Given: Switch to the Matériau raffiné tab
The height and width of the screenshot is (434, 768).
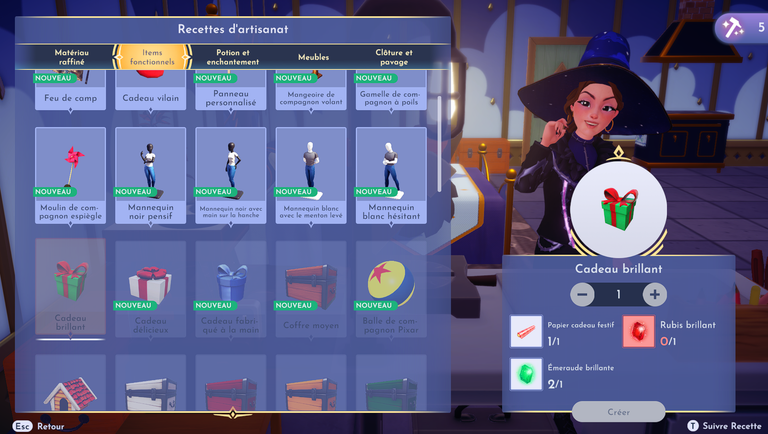Looking at the screenshot, I should [71, 57].
